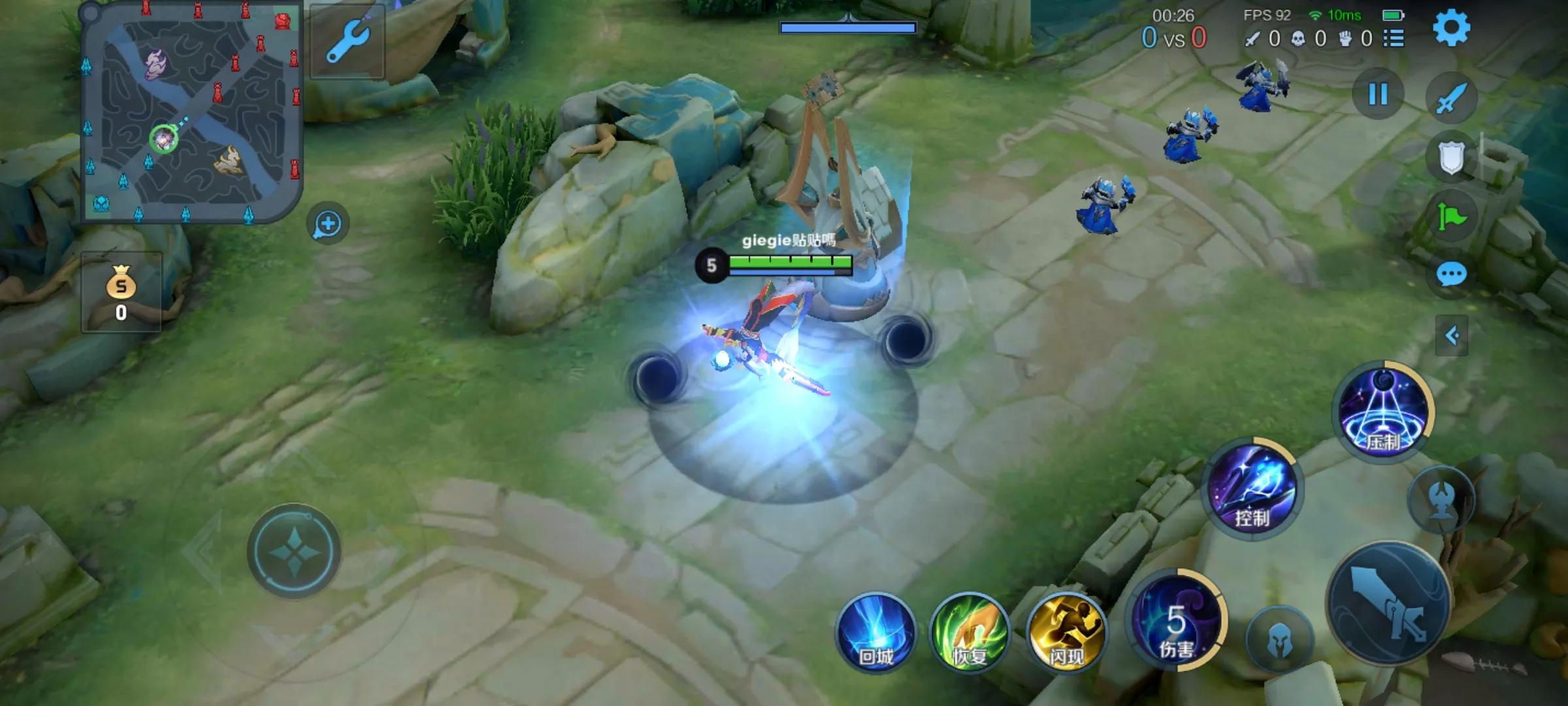Open the settings gear menu
Screen dimensions: 1568x706
tap(1451, 27)
